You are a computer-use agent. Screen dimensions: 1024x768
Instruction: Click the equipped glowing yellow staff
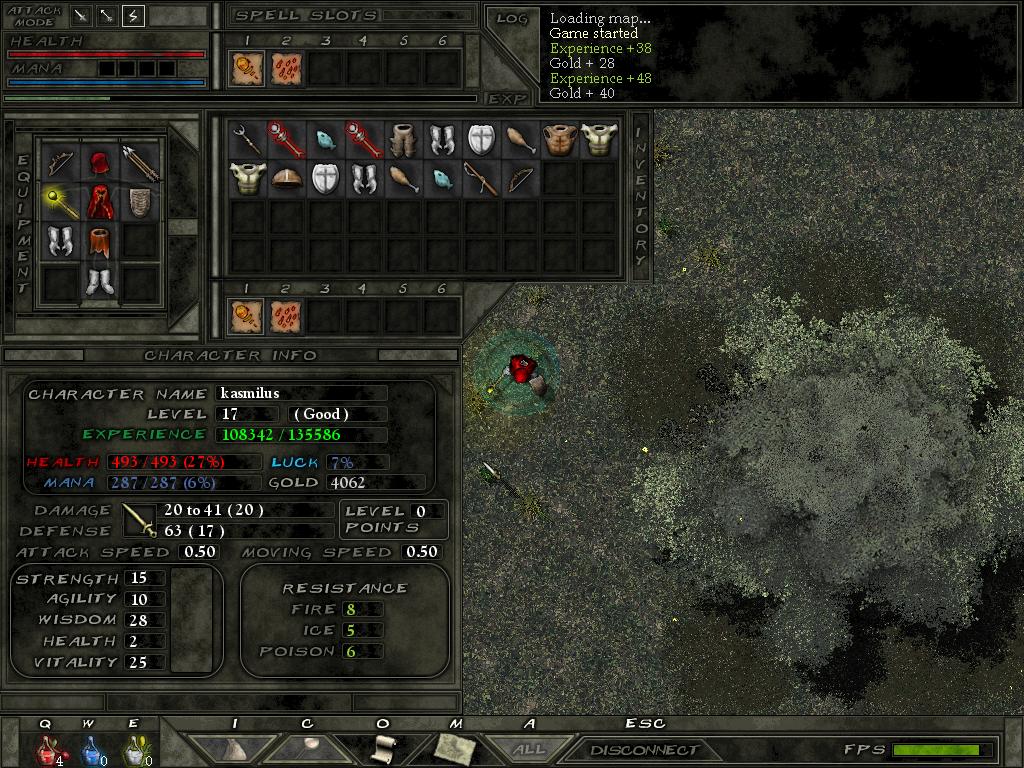pyautogui.click(x=60, y=201)
